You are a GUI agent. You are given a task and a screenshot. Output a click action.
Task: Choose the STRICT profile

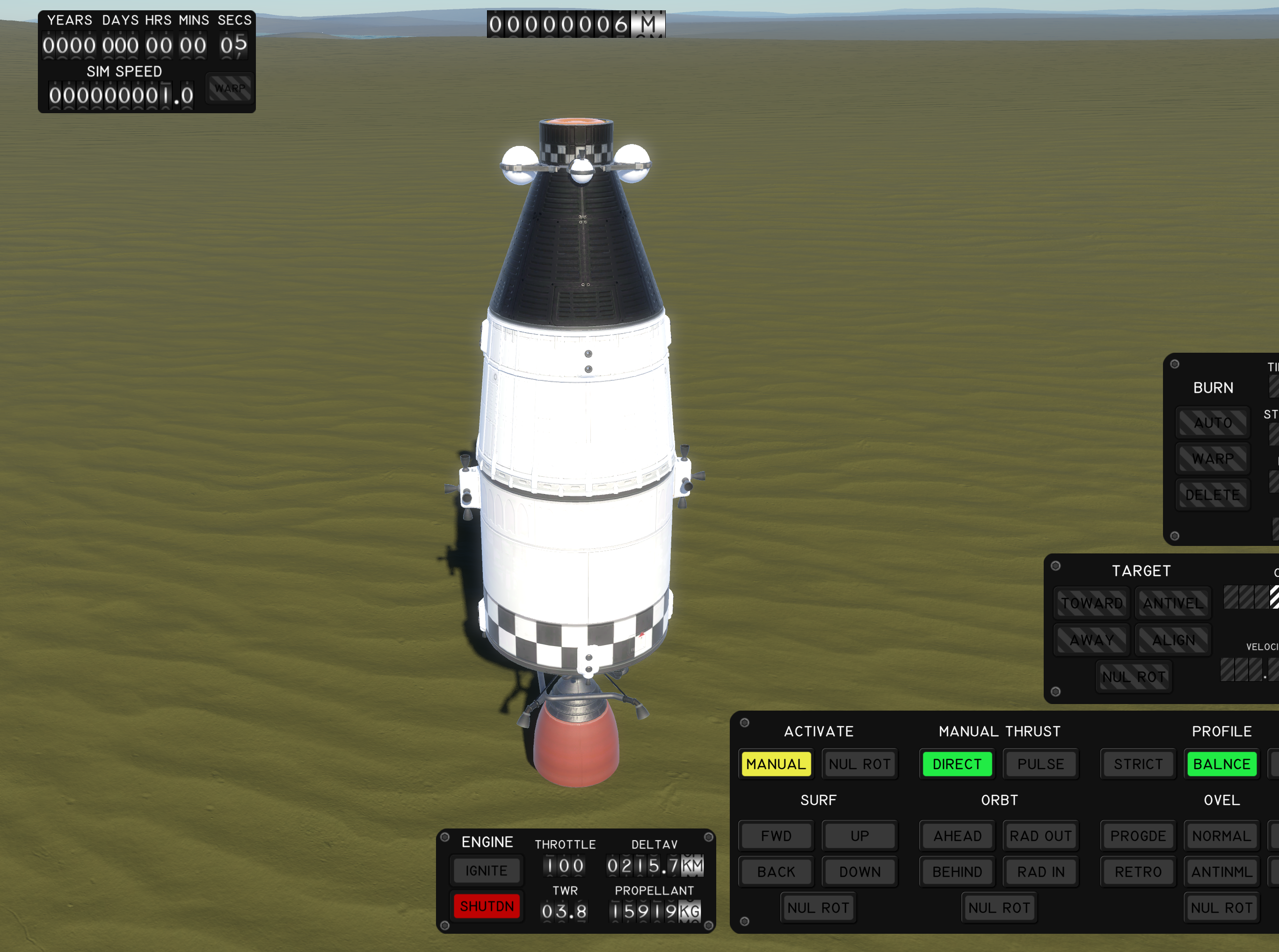tap(1138, 764)
